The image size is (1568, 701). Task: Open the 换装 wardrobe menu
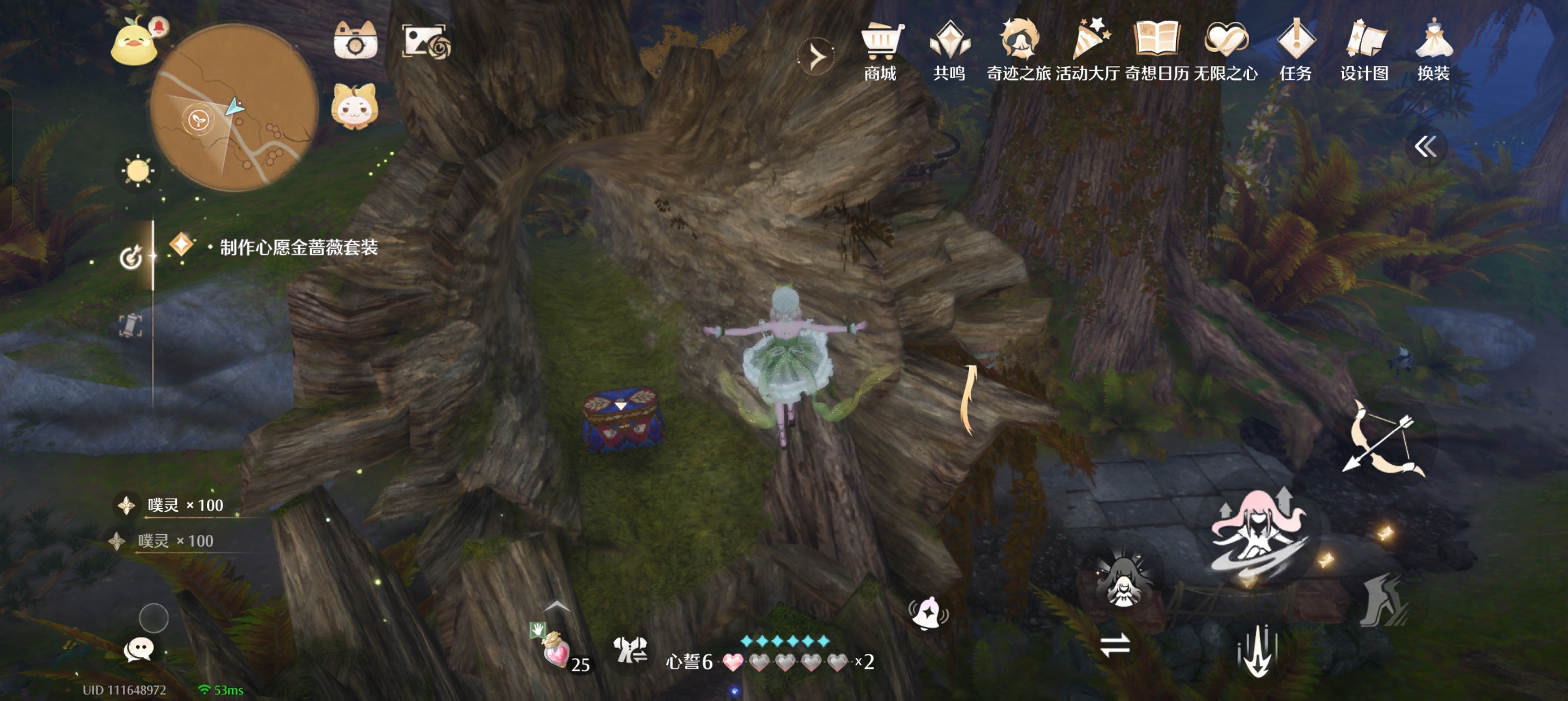pos(1433,50)
